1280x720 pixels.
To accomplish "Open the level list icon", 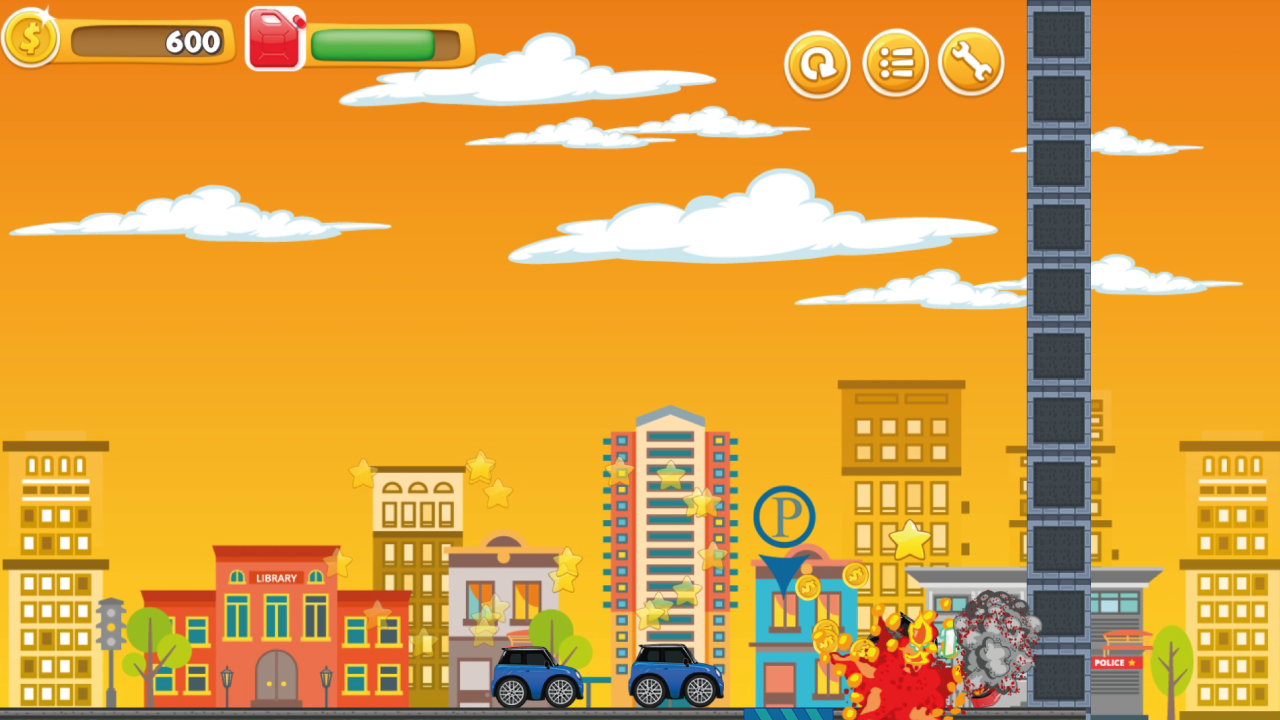I will pyautogui.click(x=895, y=63).
